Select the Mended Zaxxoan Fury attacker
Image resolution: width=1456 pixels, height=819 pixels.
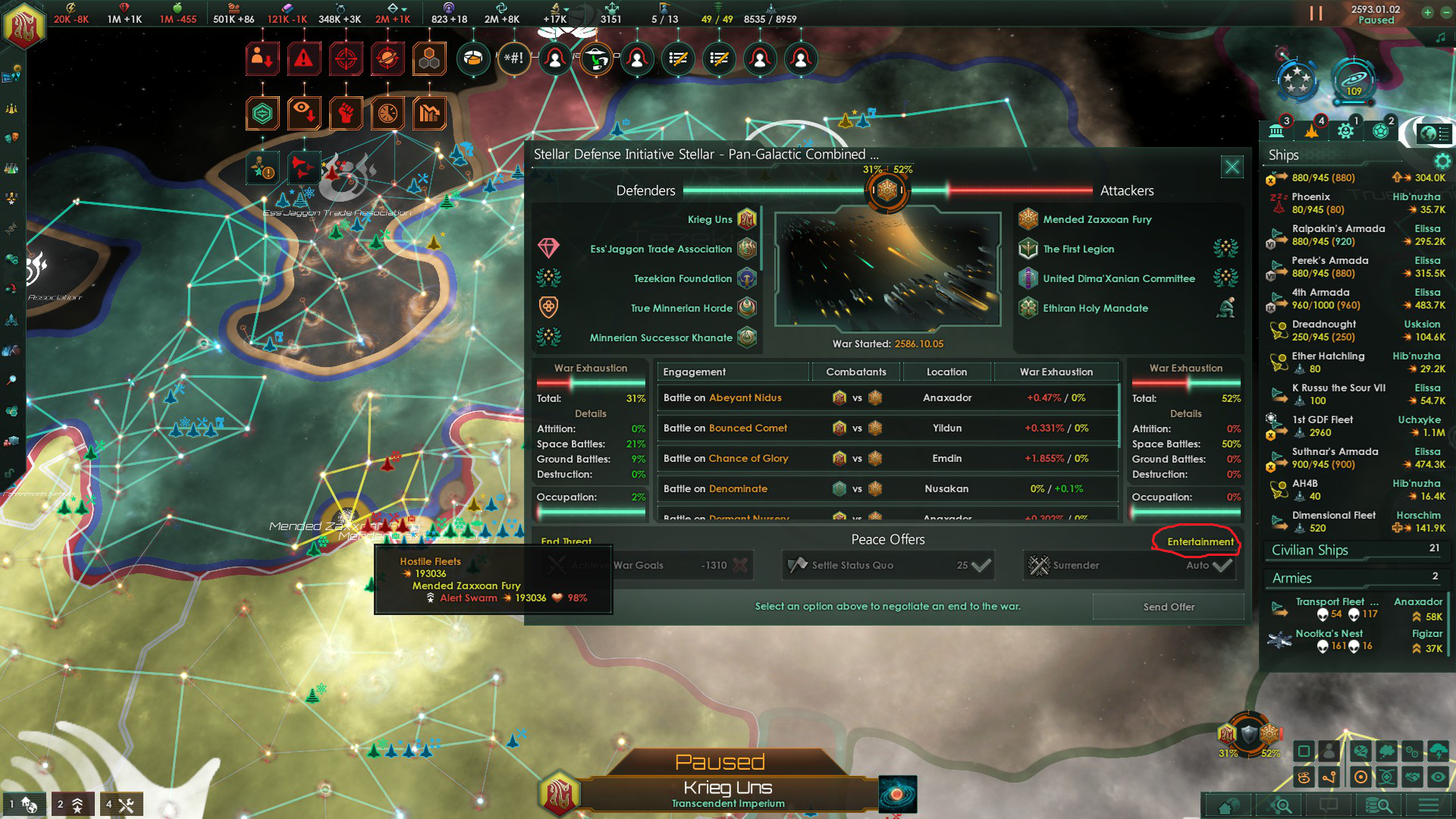(1097, 219)
